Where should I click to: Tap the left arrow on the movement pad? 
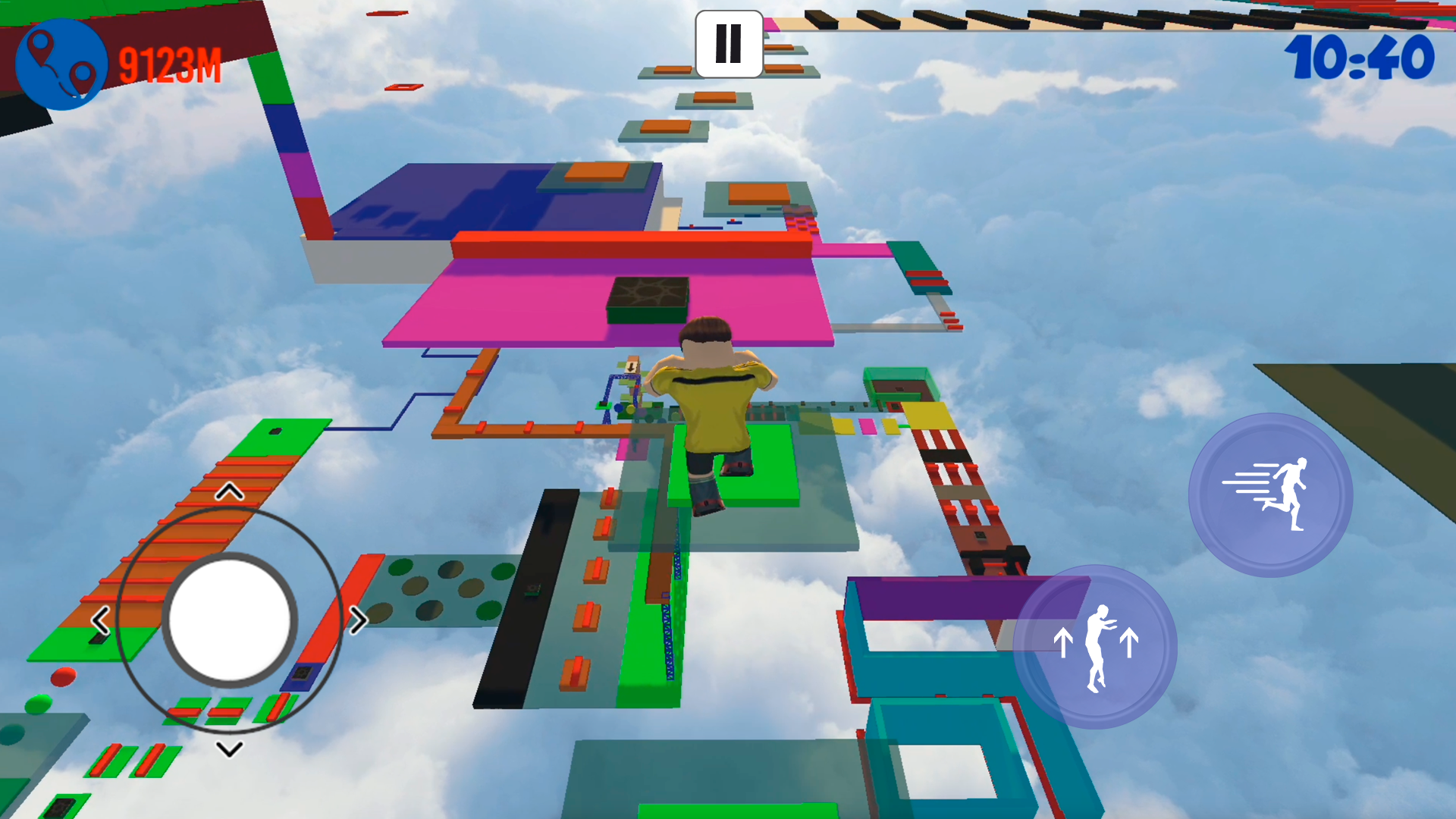[x=101, y=620]
